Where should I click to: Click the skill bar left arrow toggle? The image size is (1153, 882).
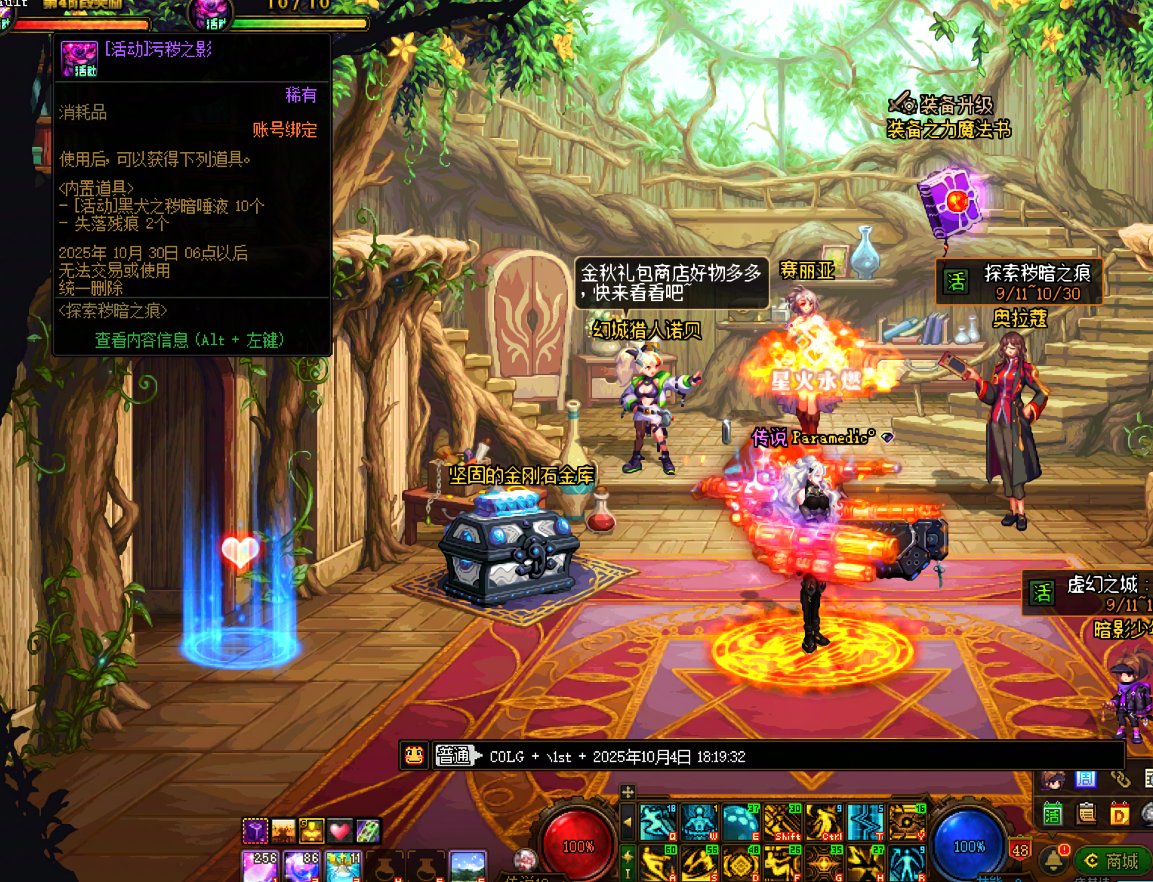click(x=628, y=823)
